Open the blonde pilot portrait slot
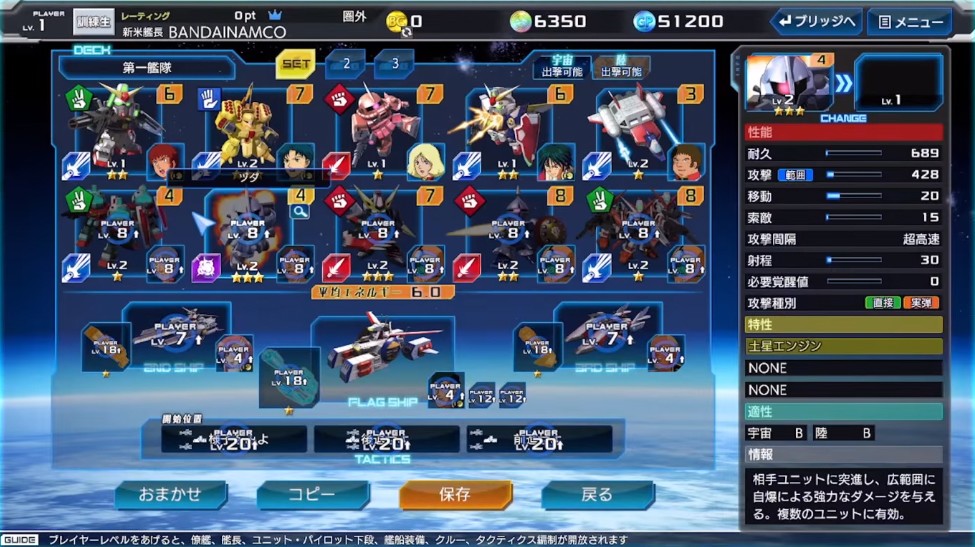 pos(425,161)
